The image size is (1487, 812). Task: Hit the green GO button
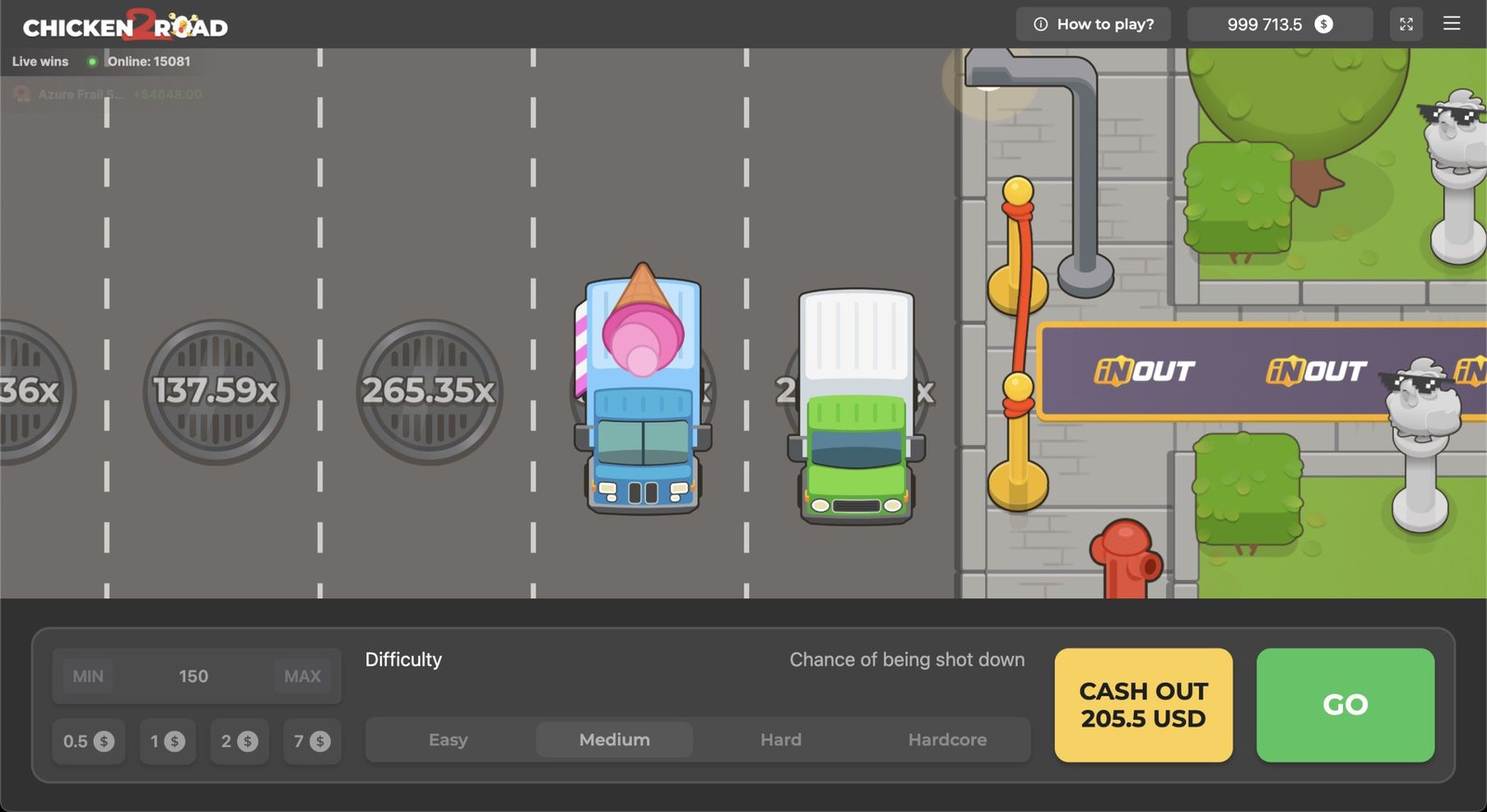(1345, 705)
